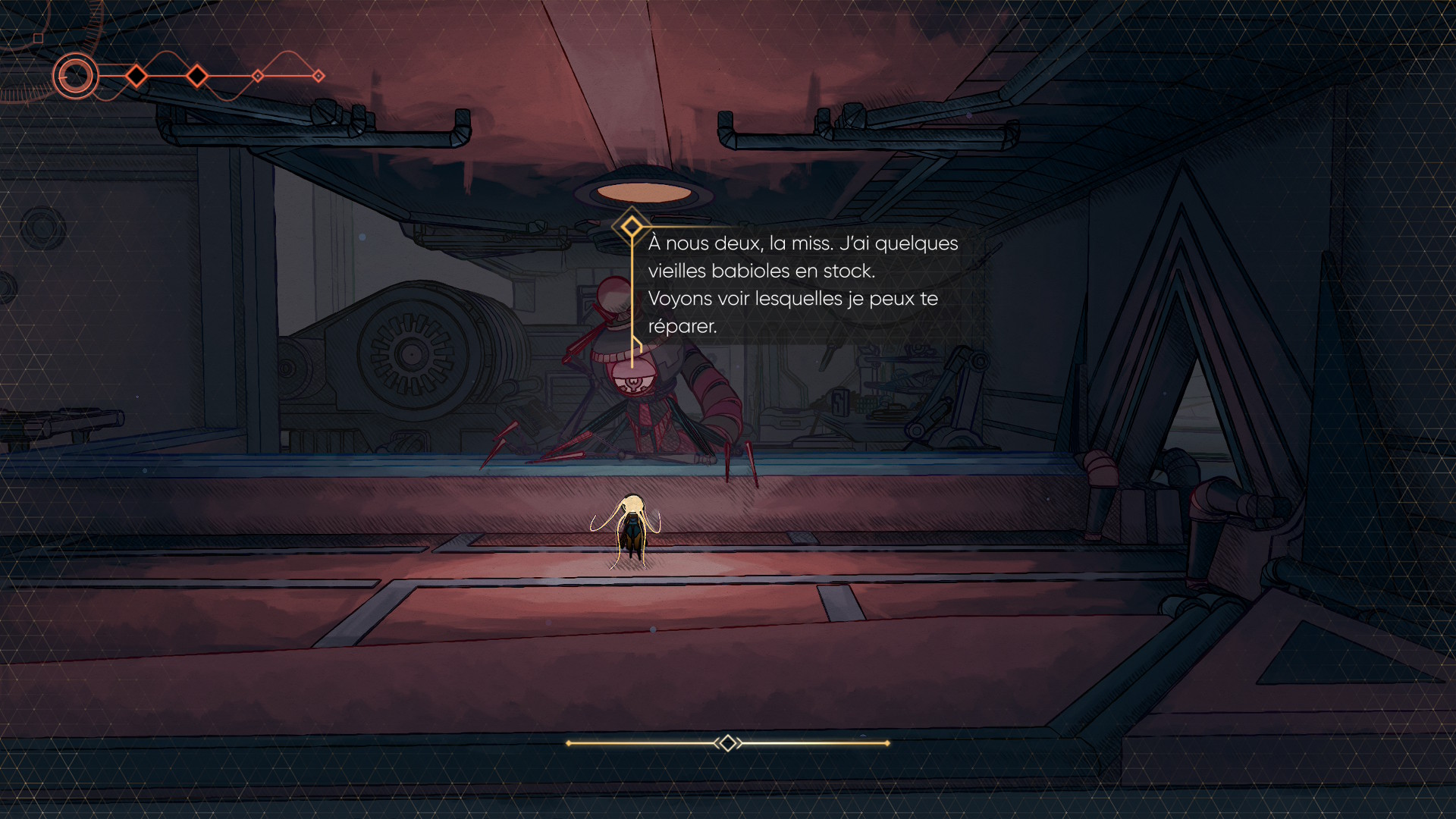Viewport: 1456px width, 819px height.
Task: Select the circular ring emblem in the HUD
Action: click(x=75, y=76)
